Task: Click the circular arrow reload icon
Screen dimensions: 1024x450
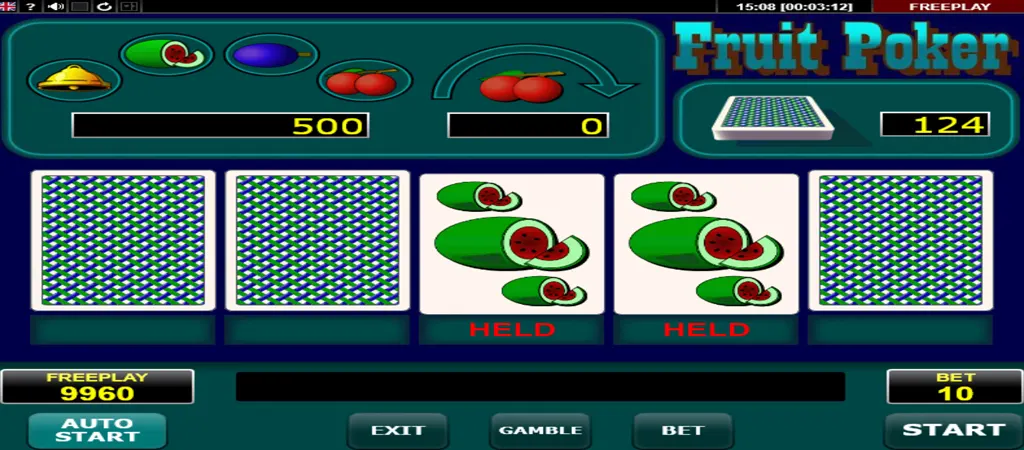Action: [x=104, y=7]
